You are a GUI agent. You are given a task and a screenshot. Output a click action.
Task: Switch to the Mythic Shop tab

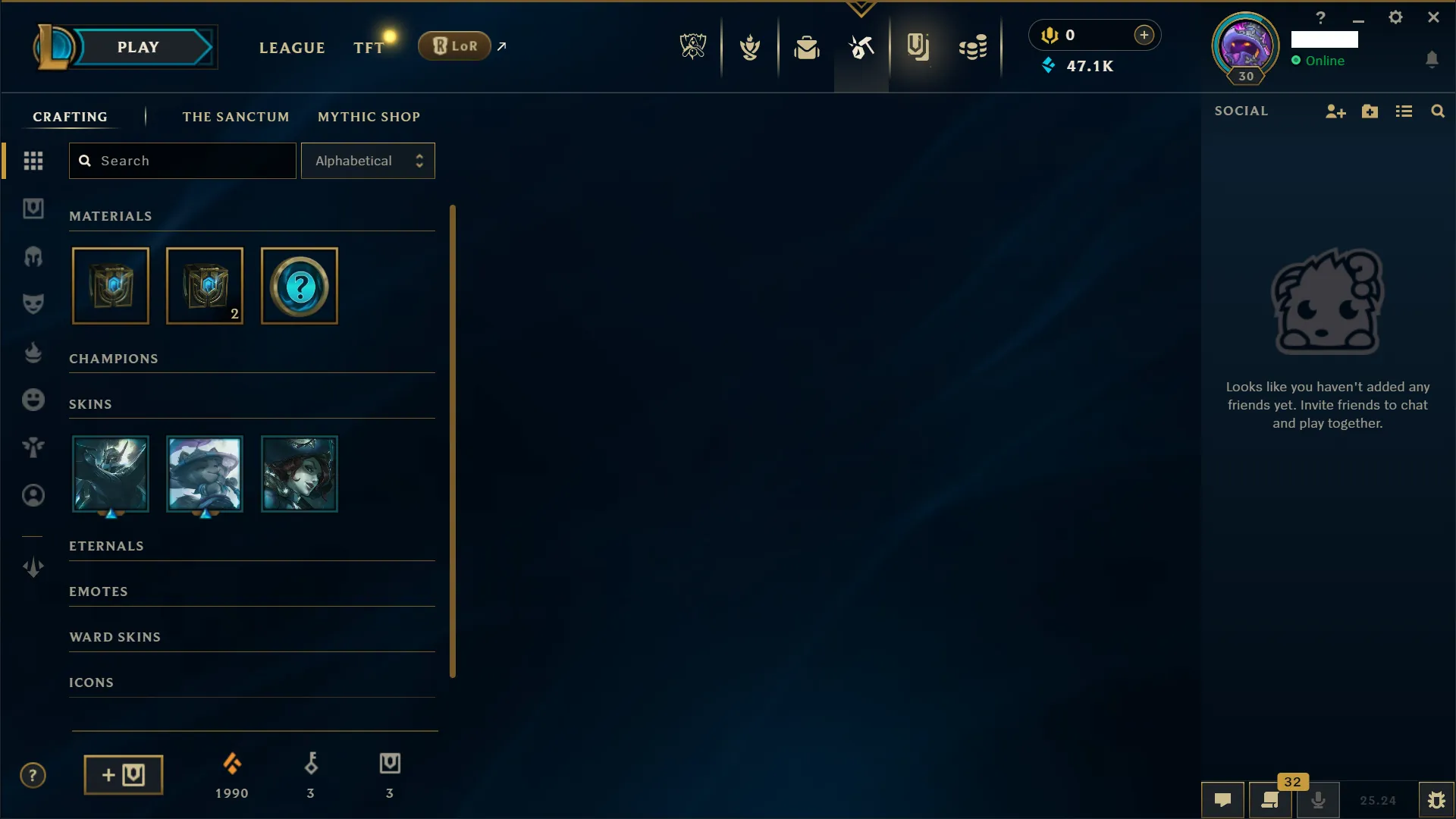coord(369,116)
